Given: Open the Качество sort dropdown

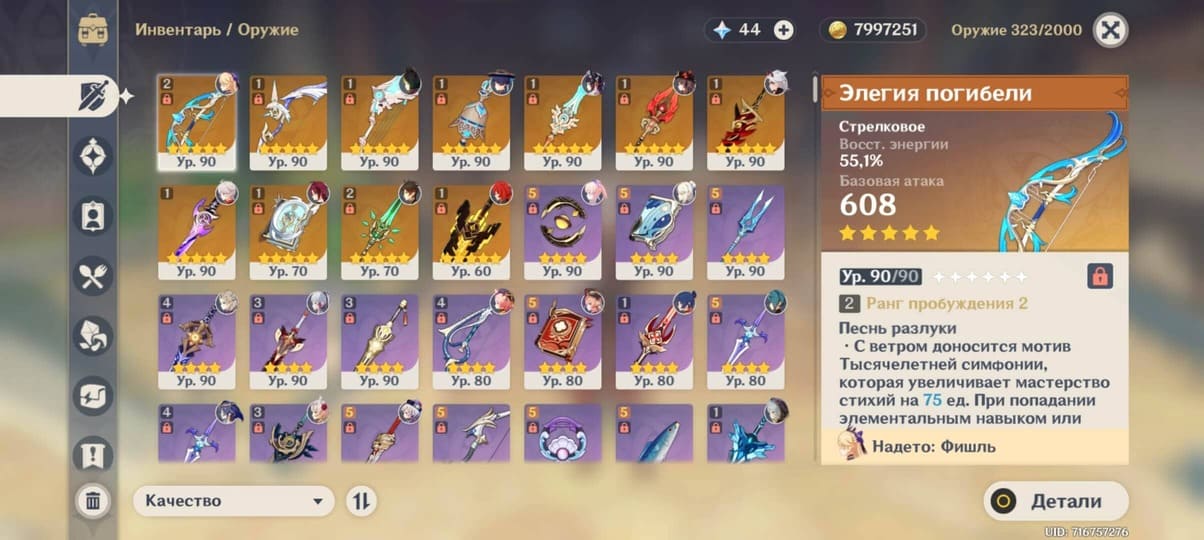Looking at the screenshot, I should point(234,501).
